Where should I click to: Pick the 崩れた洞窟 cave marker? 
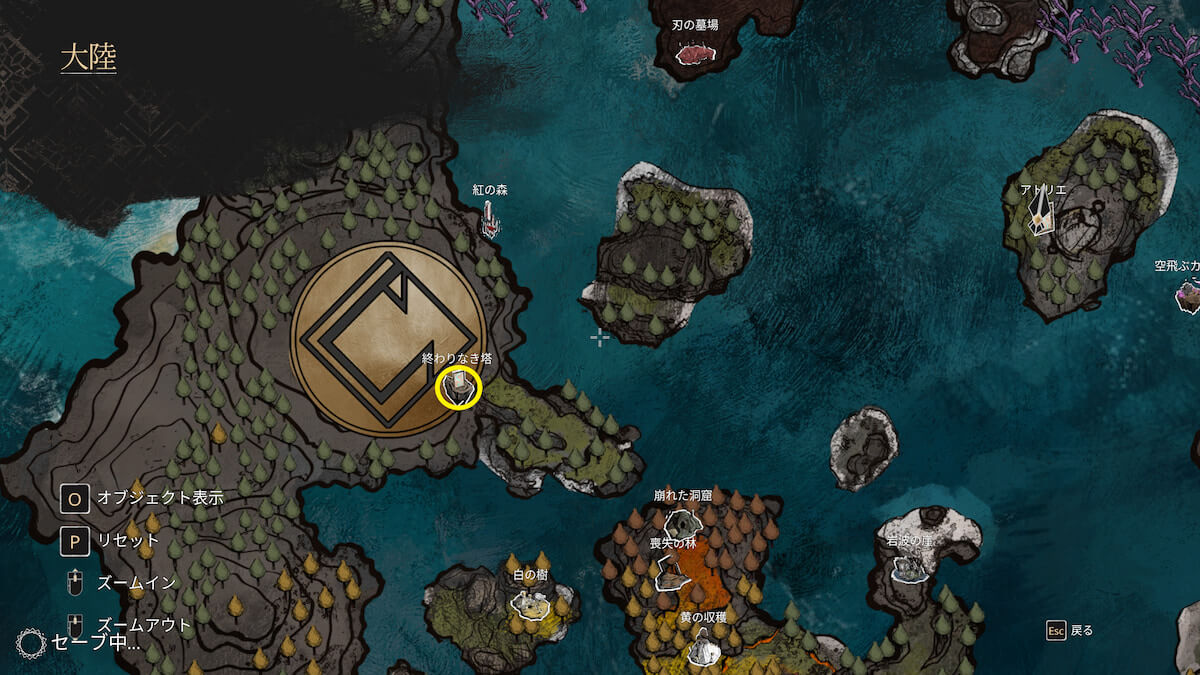pyautogui.click(x=682, y=522)
